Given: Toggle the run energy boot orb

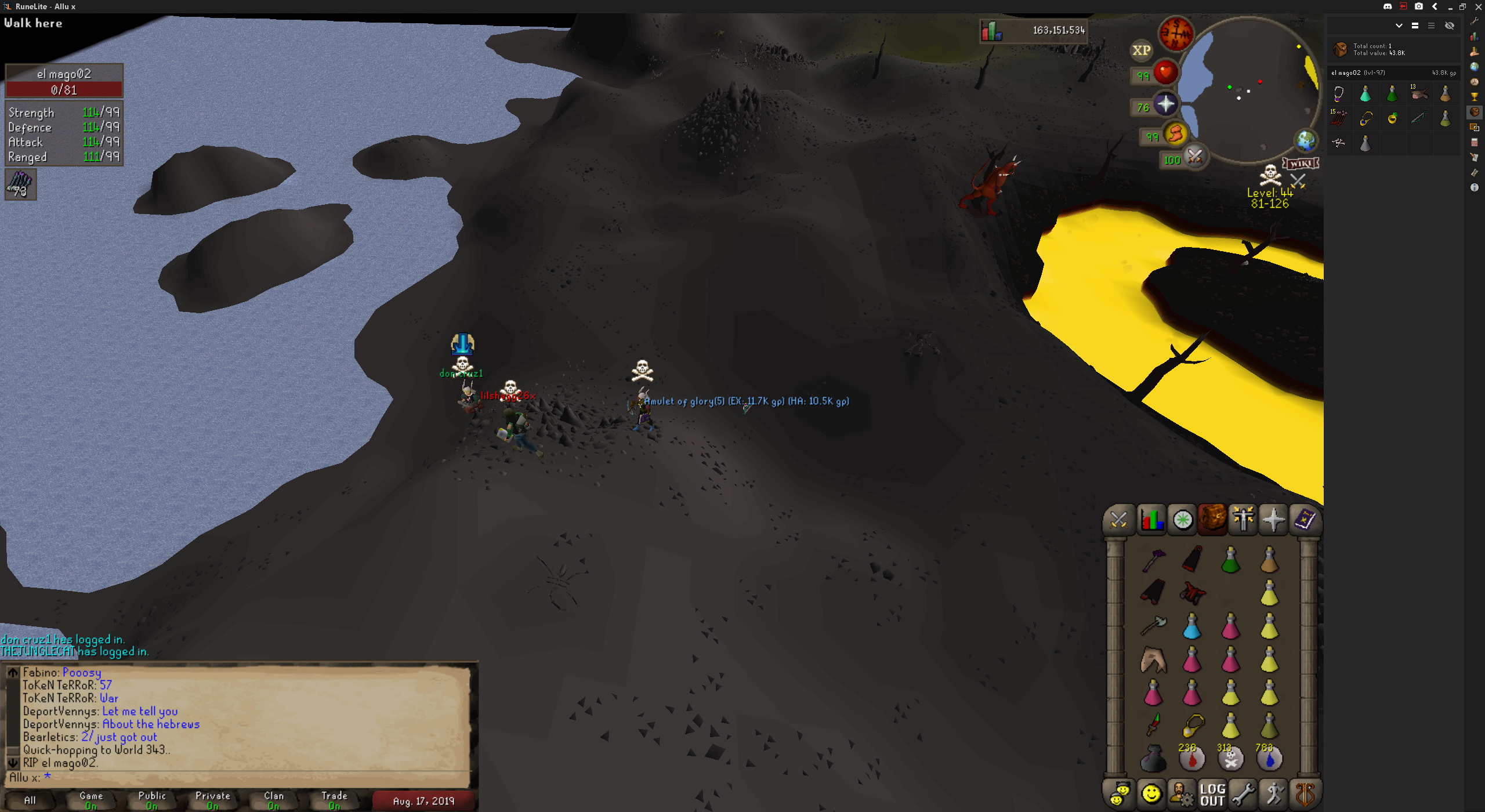Looking at the screenshot, I should (x=1175, y=134).
